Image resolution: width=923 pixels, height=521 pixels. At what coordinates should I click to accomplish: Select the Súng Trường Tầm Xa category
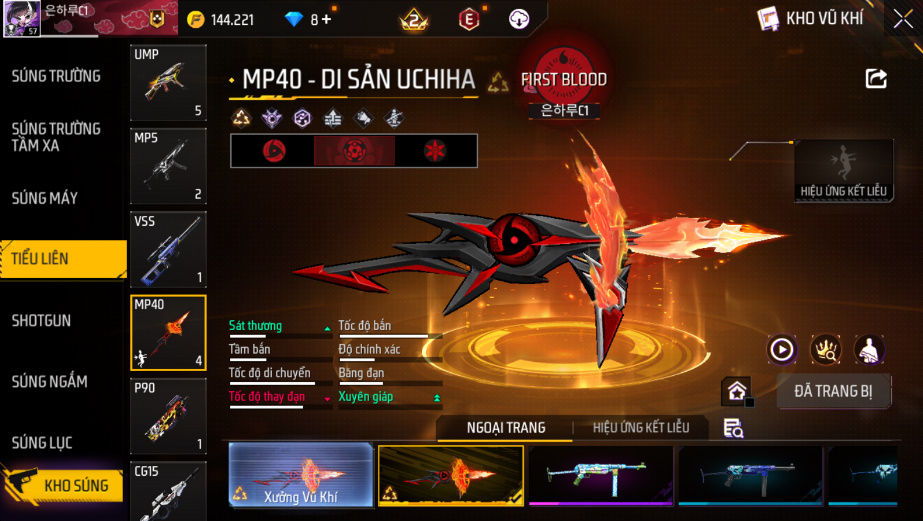[x=56, y=137]
